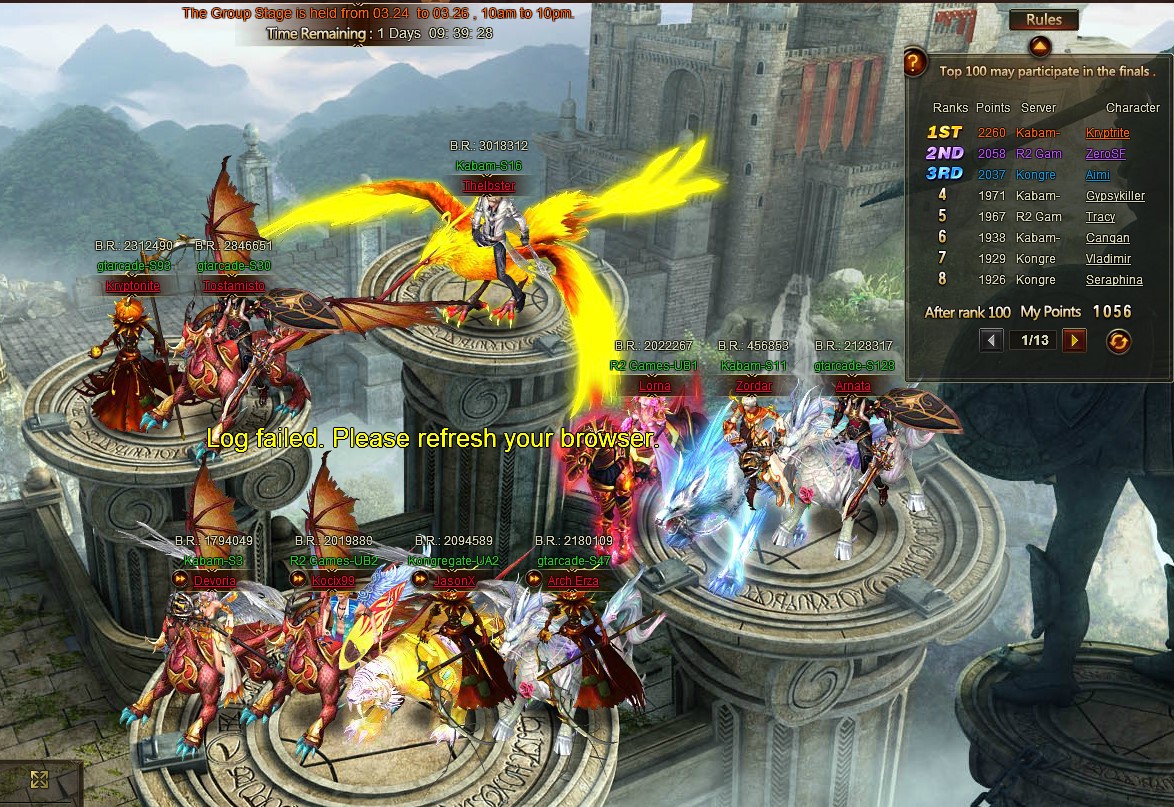Image resolution: width=1174 pixels, height=807 pixels.
Task: Choose the Lorna player name tag
Action: click(x=654, y=386)
